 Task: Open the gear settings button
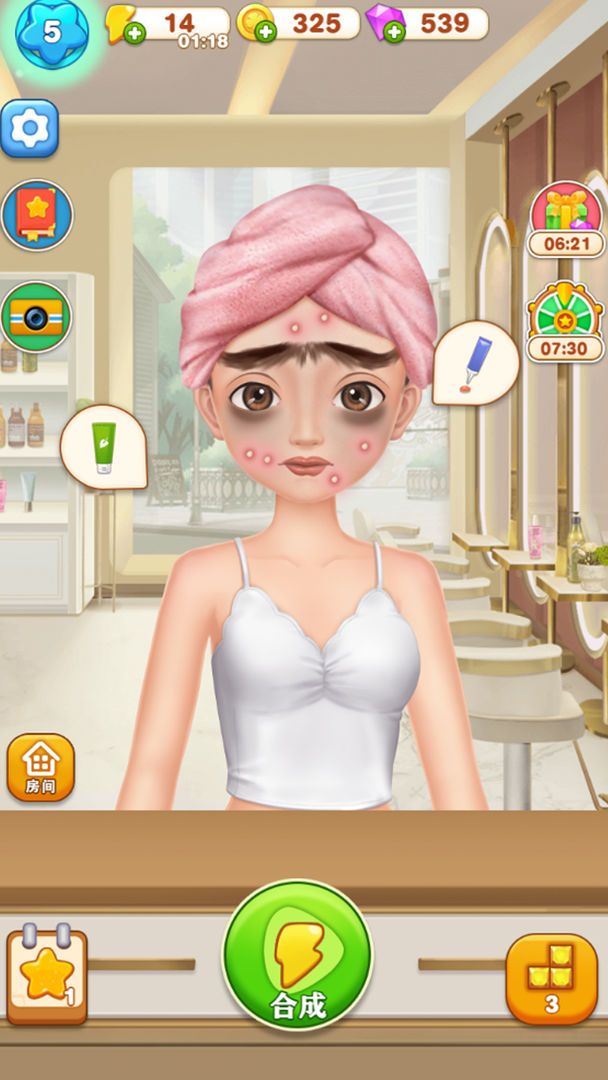[29, 128]
